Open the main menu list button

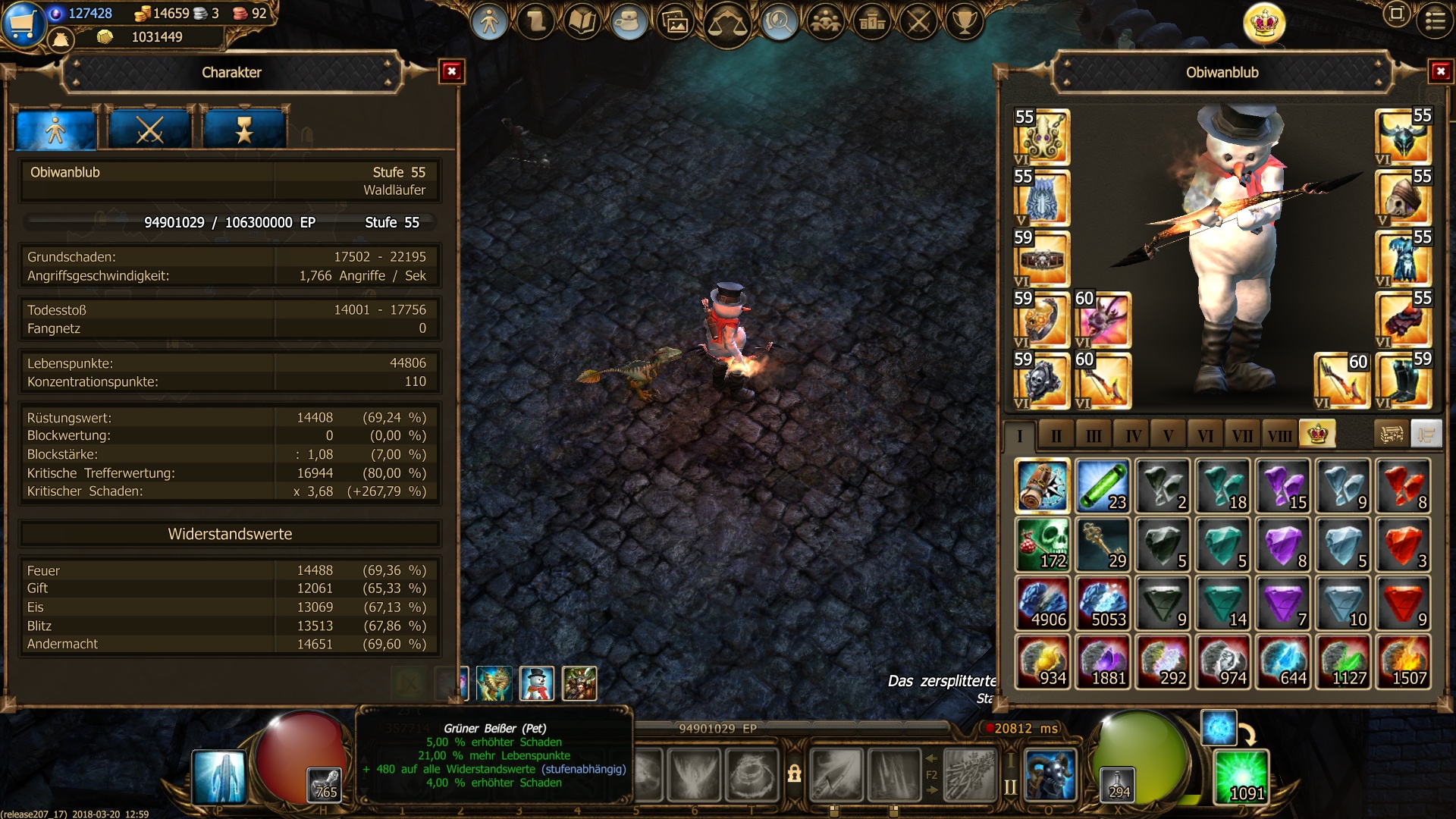[1435, 20]
